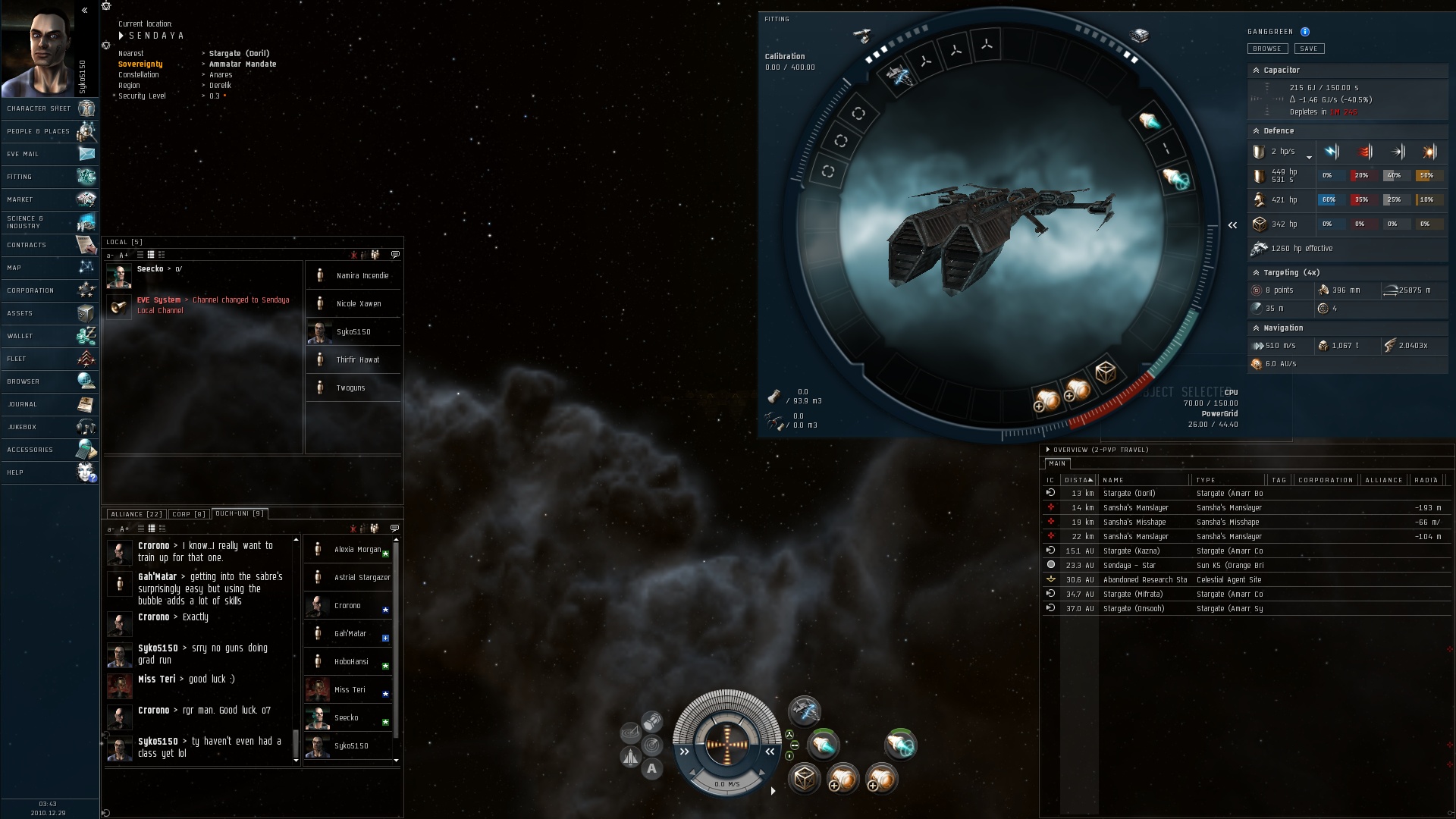Select Nicole Xawen in the Local list

359,304
